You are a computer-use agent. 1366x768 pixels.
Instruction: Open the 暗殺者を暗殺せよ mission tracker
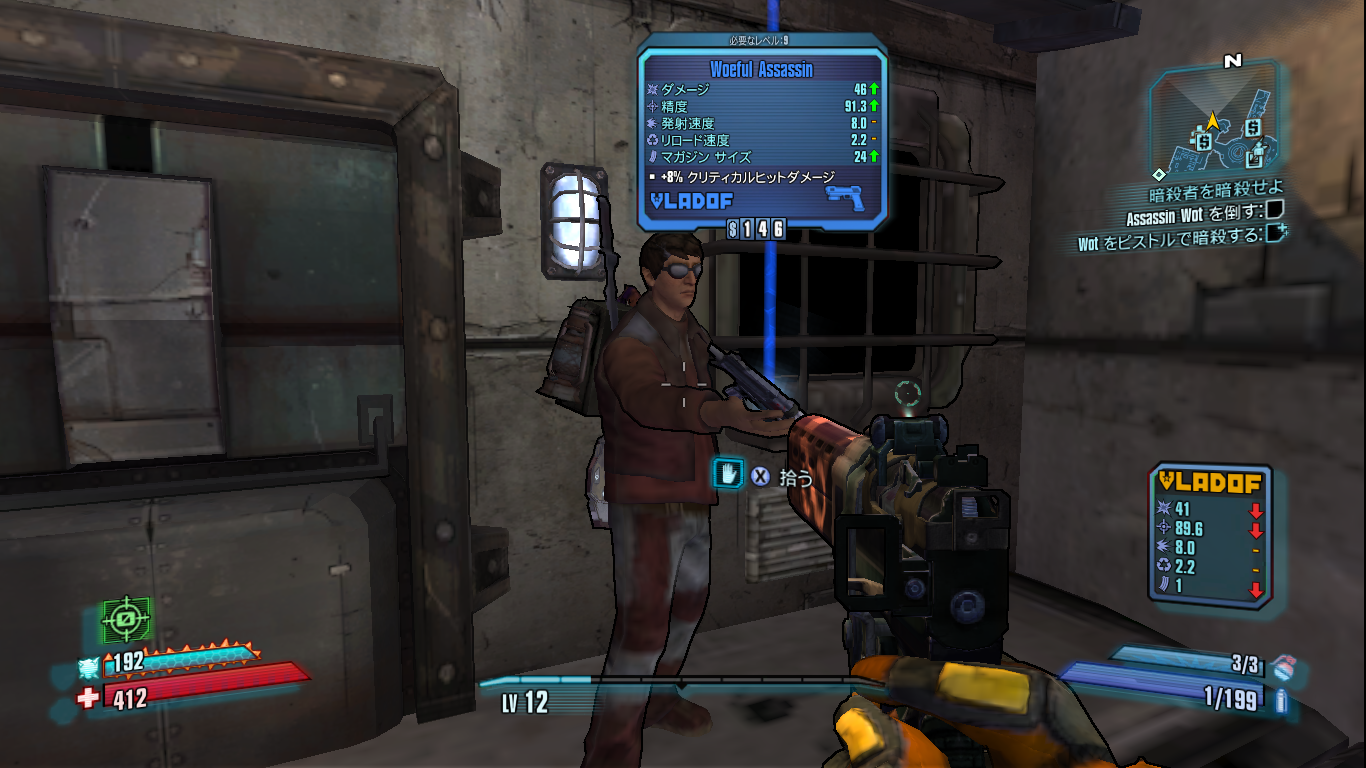point(1215,189)
